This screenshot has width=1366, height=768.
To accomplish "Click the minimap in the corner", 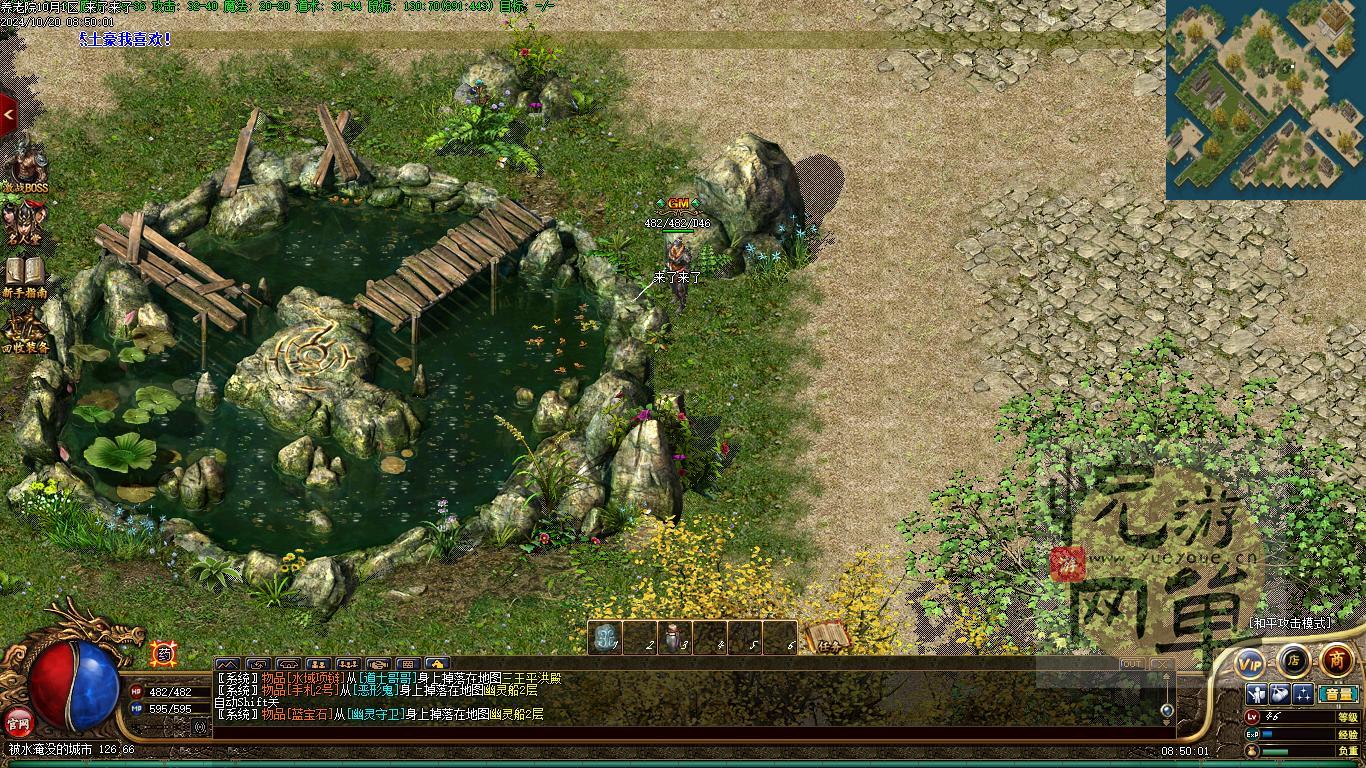I will pos(1265,98).
